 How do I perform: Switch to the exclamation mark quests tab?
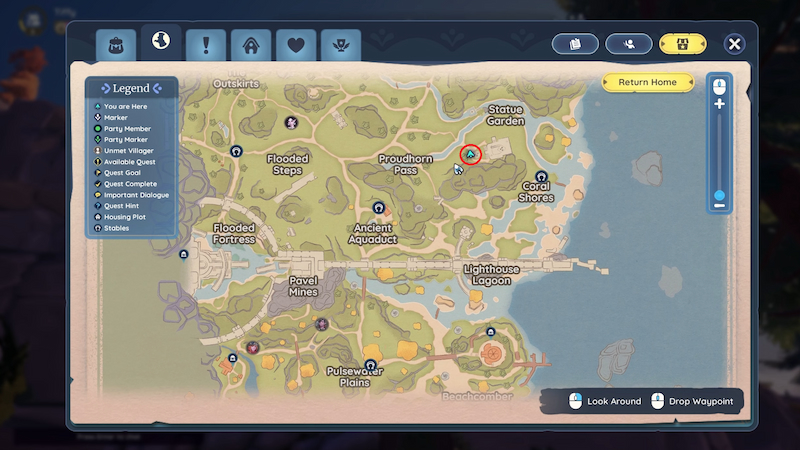click(x=206, y=45)
